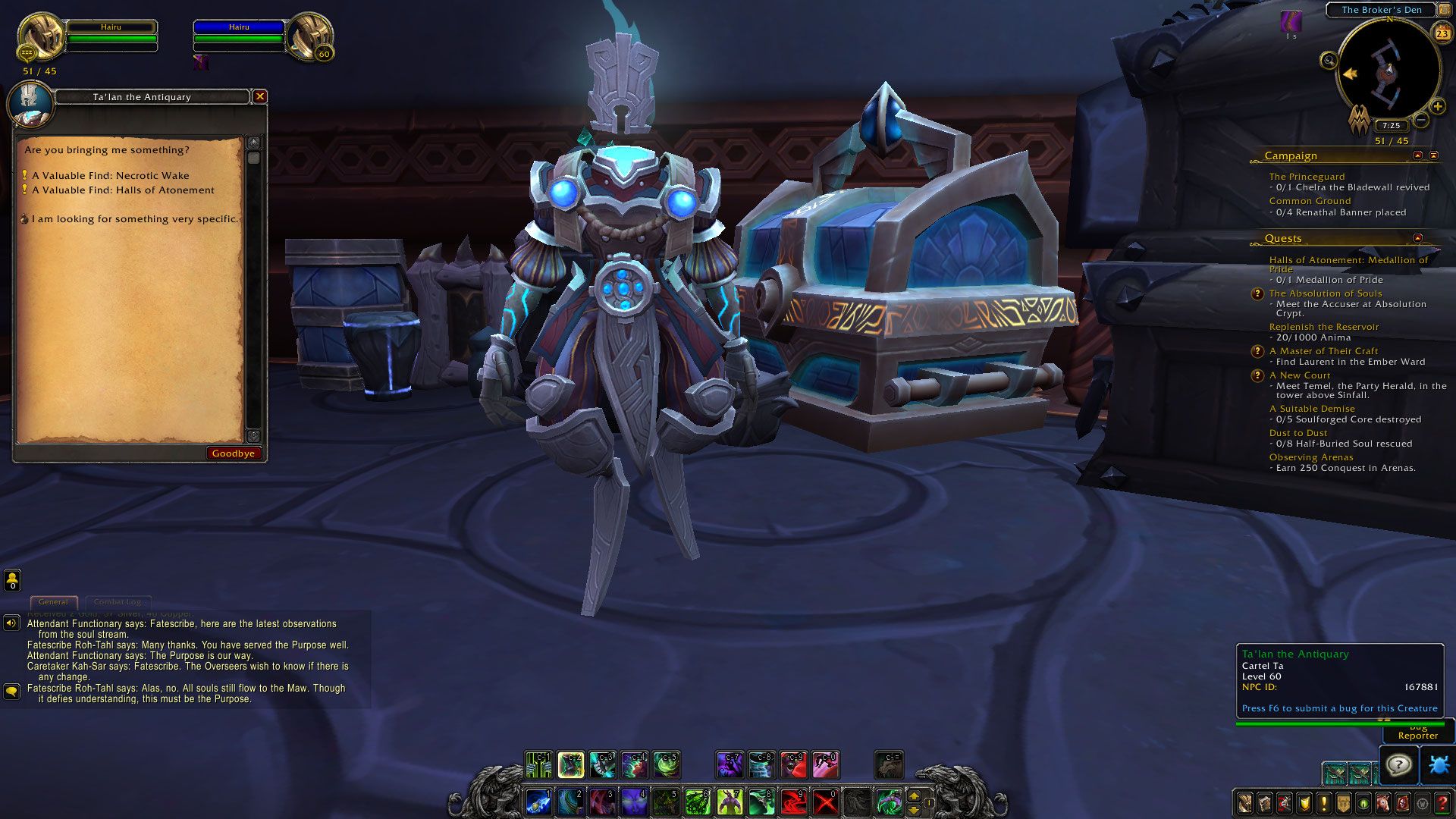Zoom in the minimap with plus button
Image resolution: width=1456 pixels, height=819 pixels.
[x=1437, y=107]
